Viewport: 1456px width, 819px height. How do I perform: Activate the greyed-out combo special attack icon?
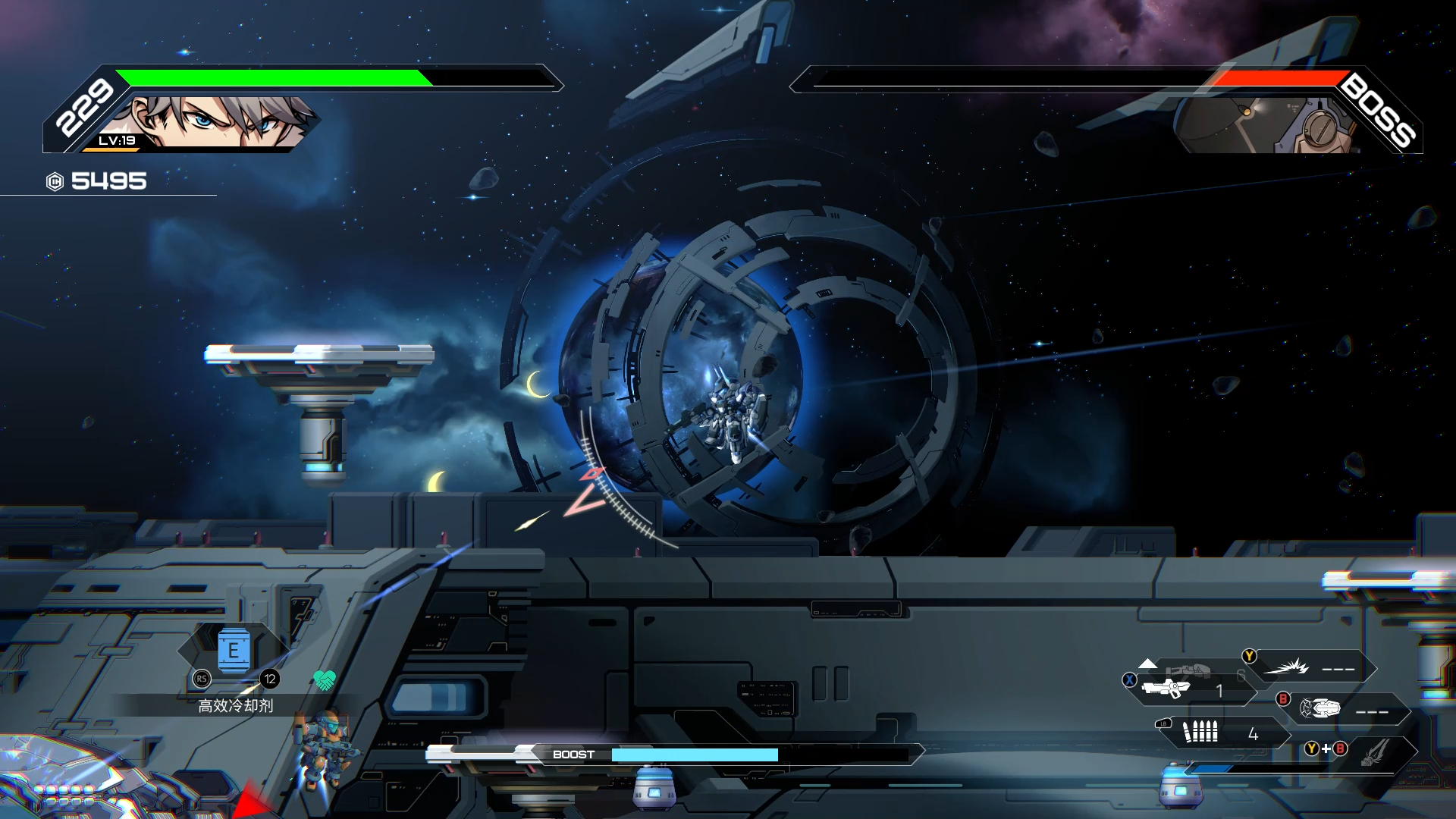coord(1373,751)
